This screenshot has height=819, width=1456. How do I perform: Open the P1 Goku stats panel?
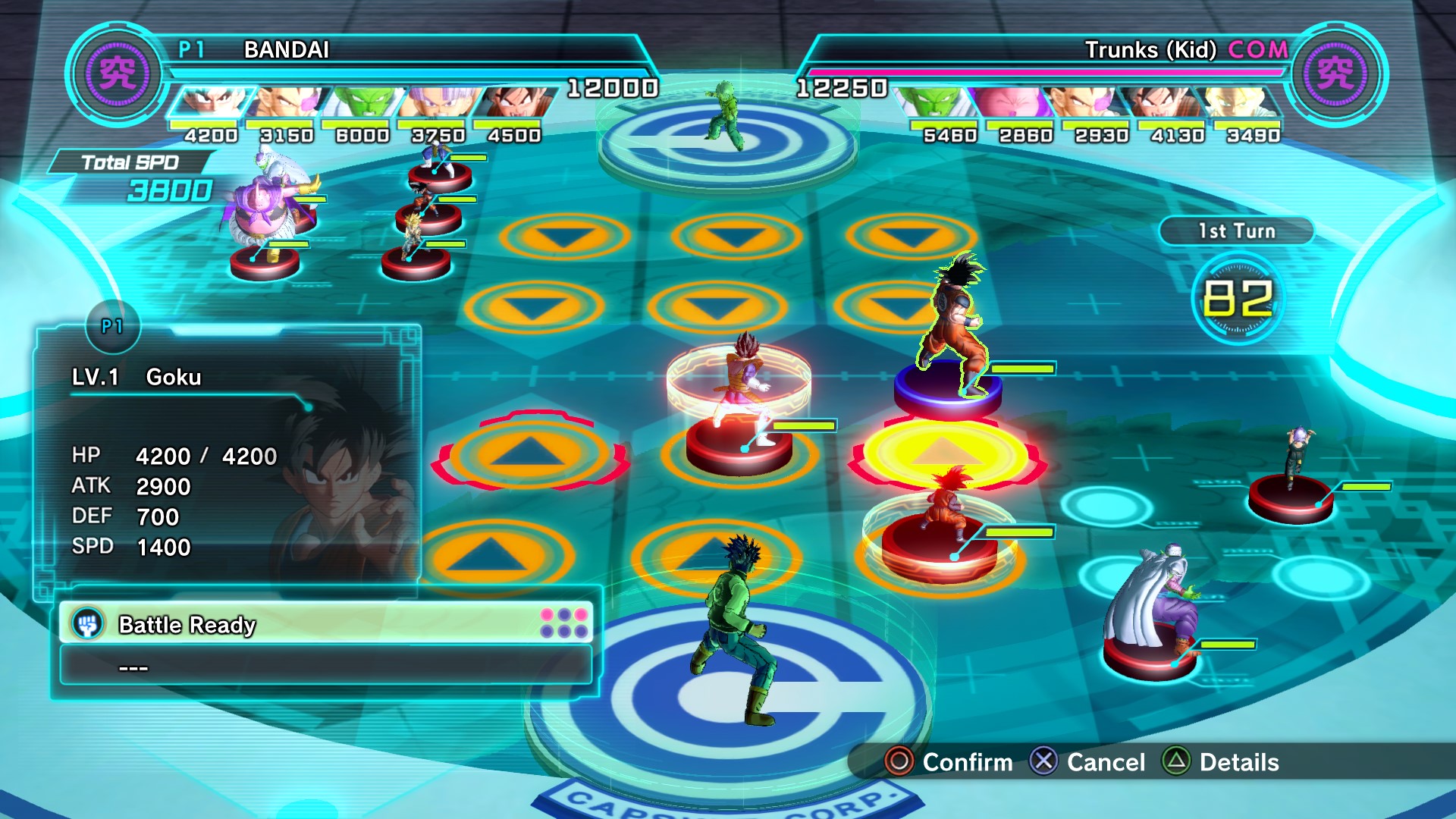tap(227, 455)
